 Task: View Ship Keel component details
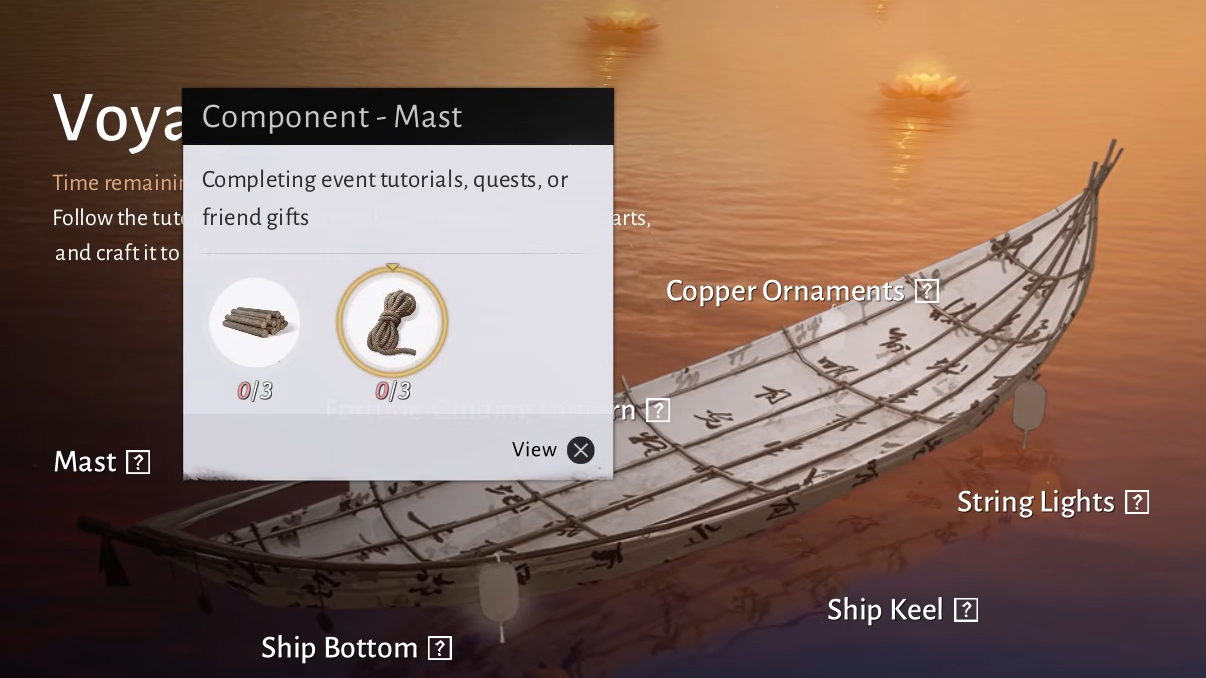(x=965, y=610)
